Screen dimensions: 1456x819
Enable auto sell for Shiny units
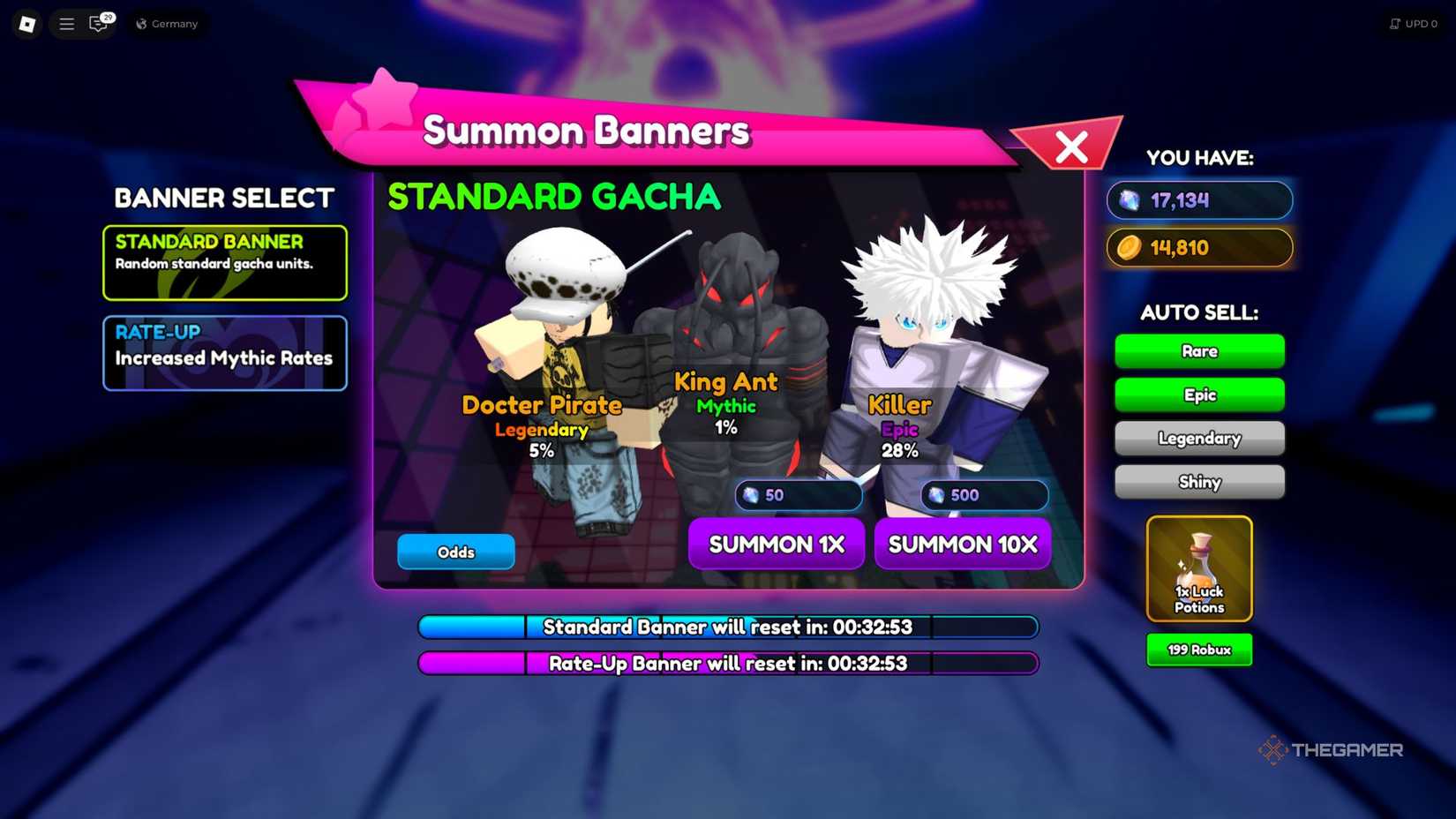[x=1199, y=482]
